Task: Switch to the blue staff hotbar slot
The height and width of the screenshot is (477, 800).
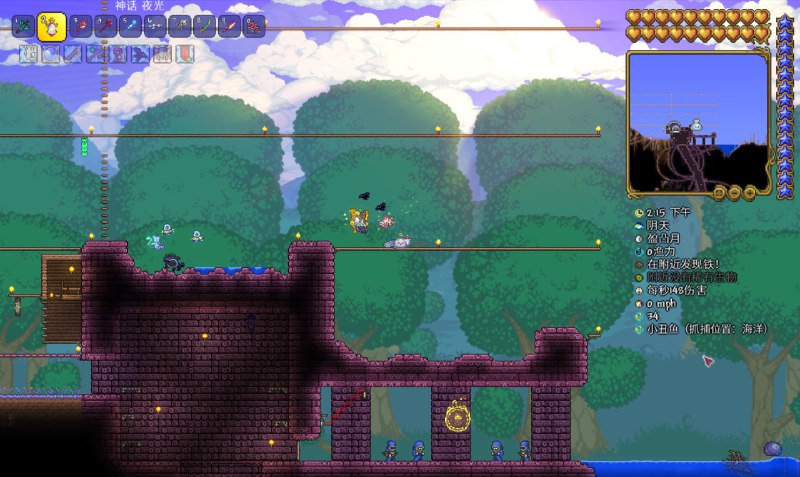Action: tap(131, 26)
